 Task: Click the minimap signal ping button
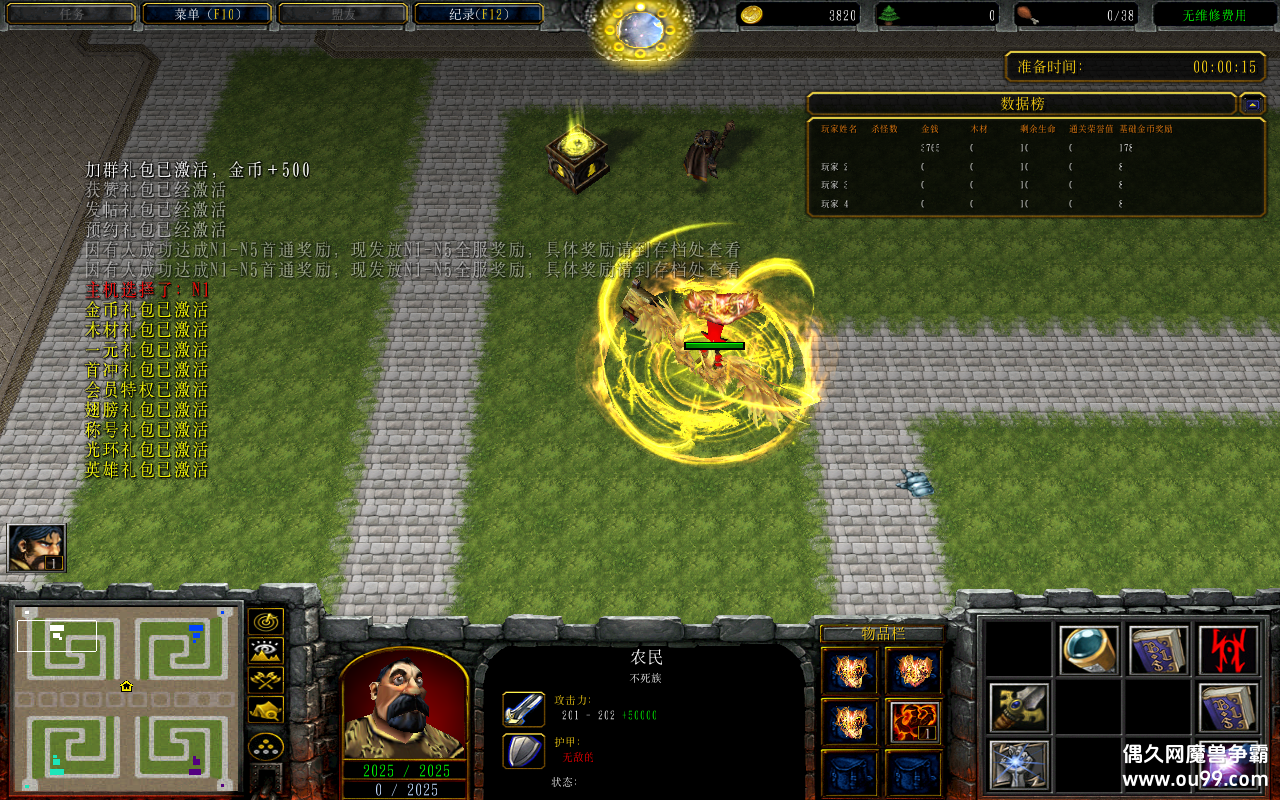coord(266,622)
